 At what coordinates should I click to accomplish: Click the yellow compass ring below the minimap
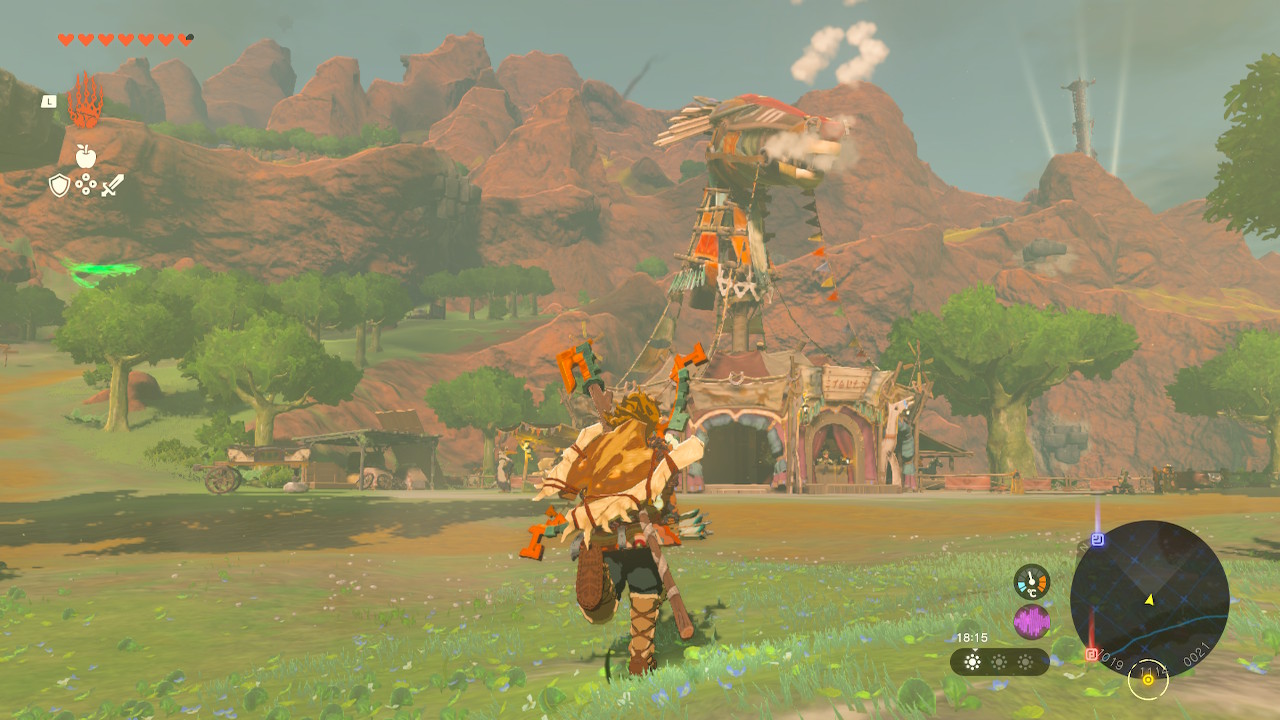[x=1148, y=681]
